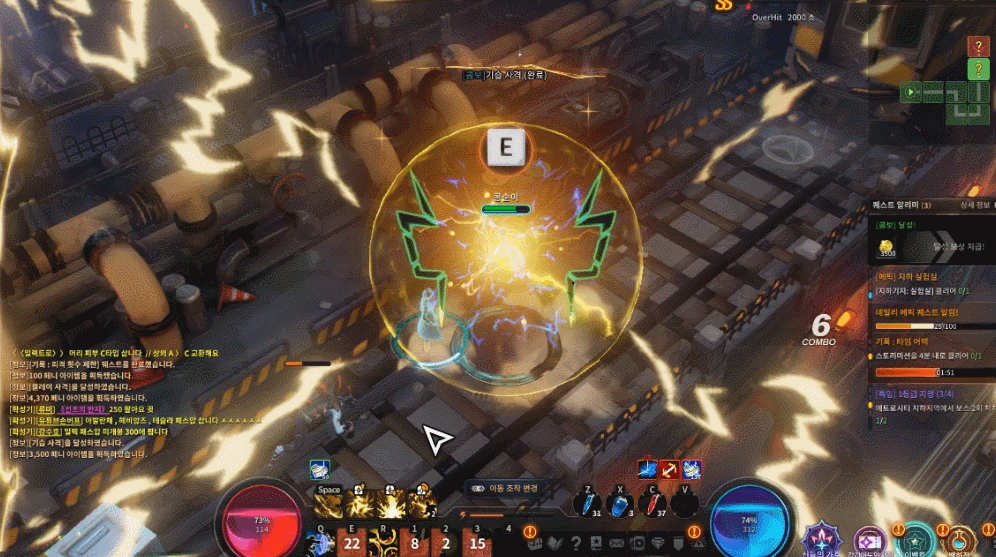Activate the Q skill icon

pos(321,542)
